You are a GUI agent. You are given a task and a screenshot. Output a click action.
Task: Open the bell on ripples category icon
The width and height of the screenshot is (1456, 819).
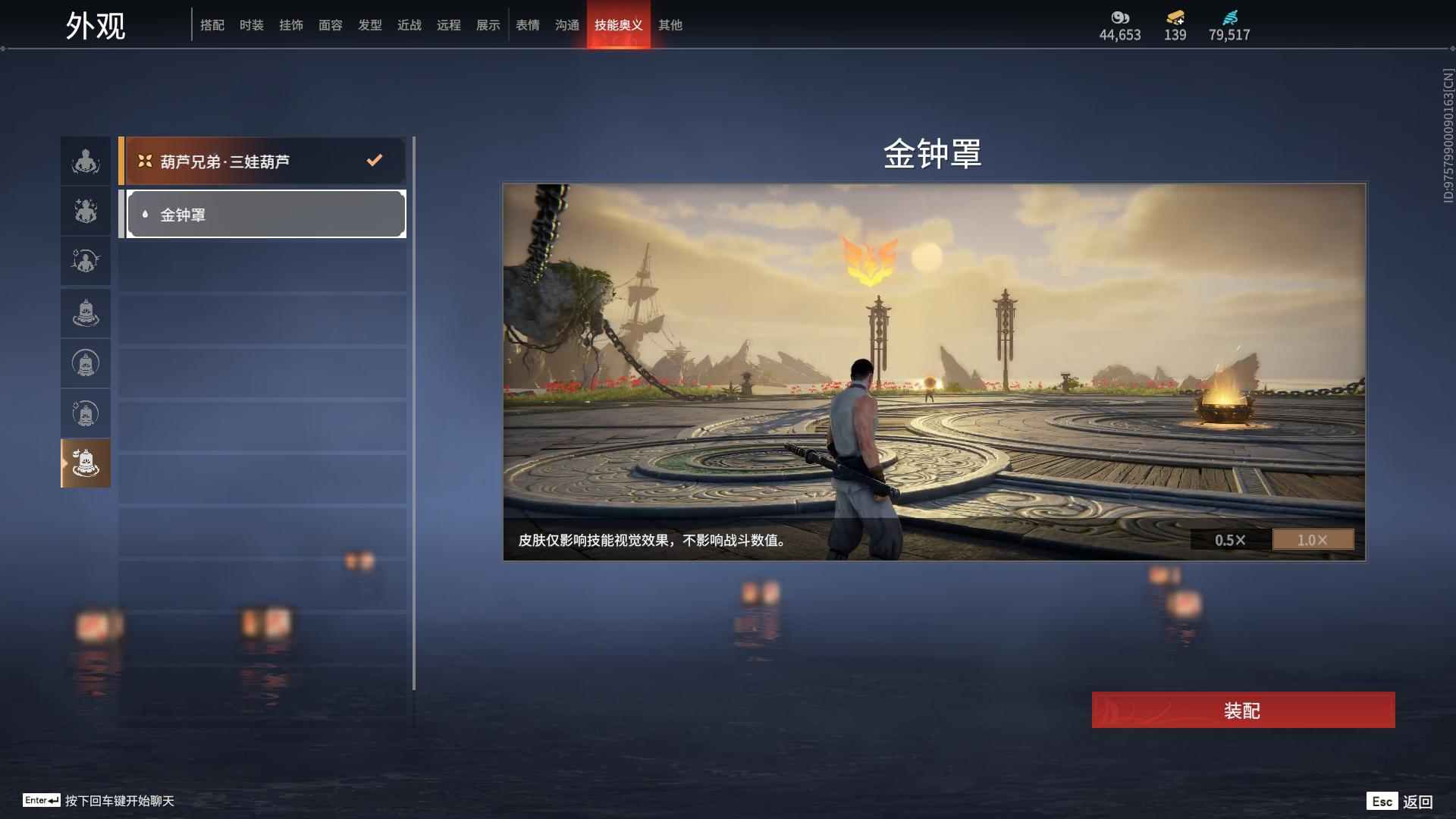coord(85,312)
